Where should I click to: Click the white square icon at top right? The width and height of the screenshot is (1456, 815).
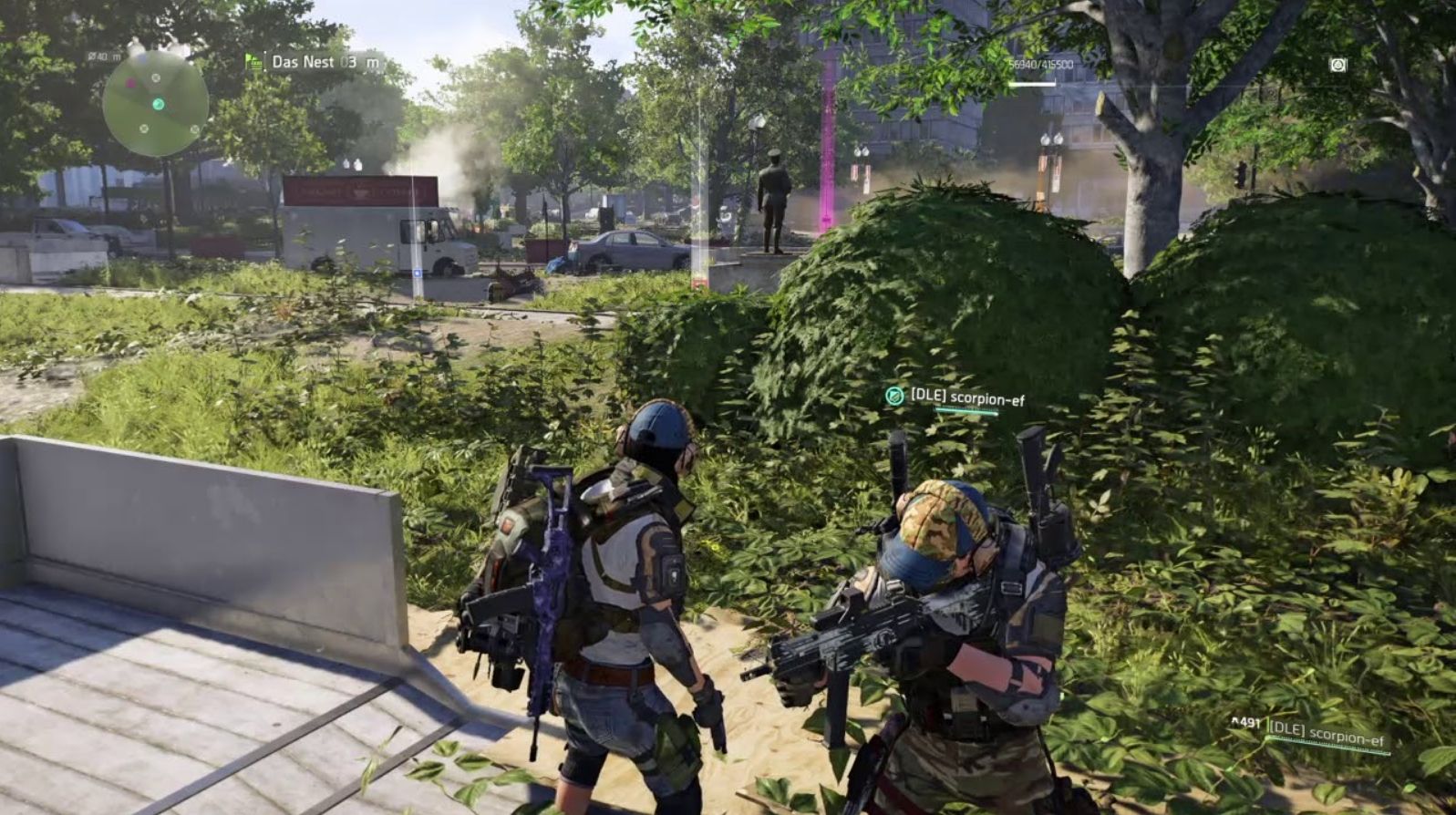(1337, 65)
